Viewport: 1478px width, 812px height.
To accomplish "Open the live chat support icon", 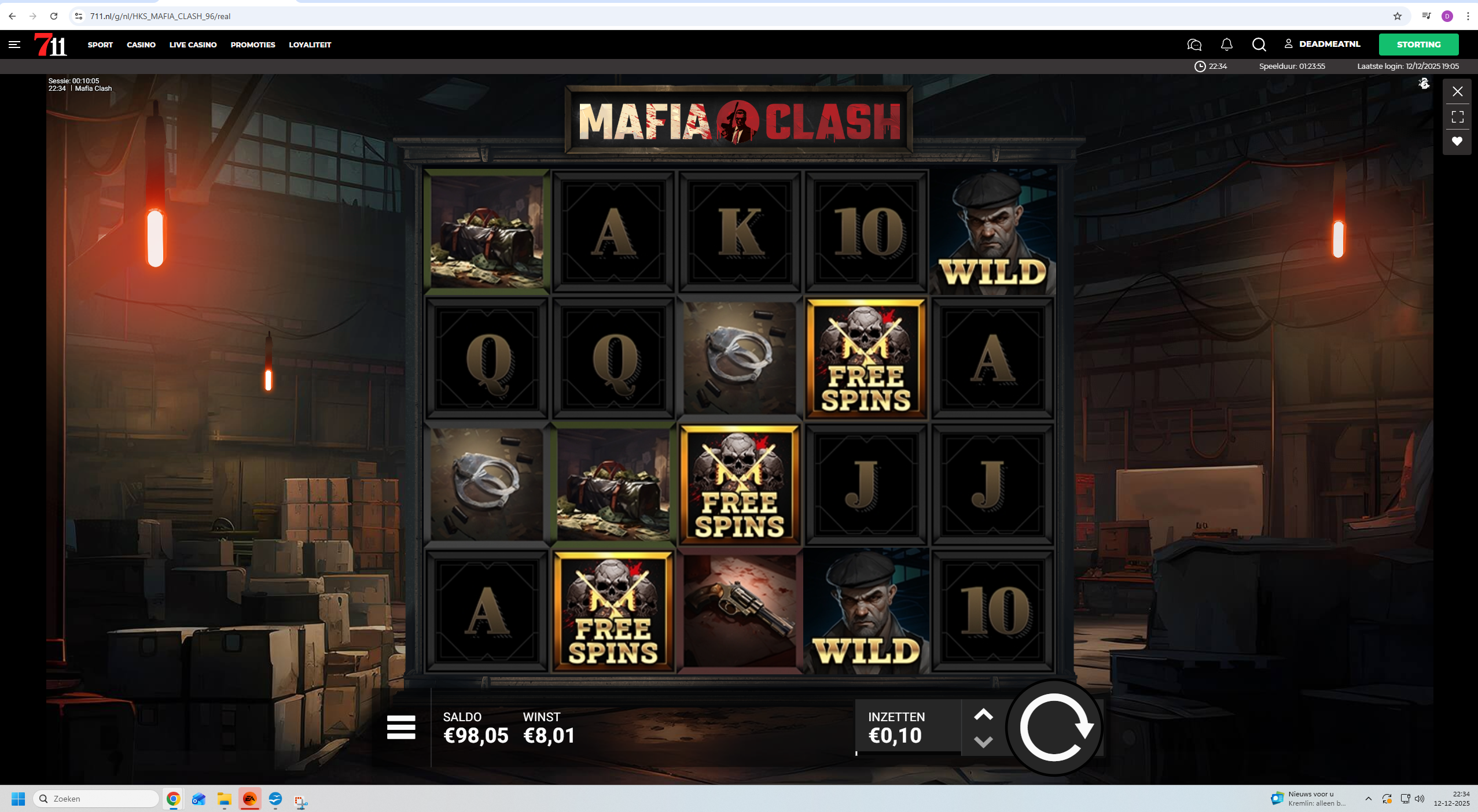I will [x=1194, y=45].
